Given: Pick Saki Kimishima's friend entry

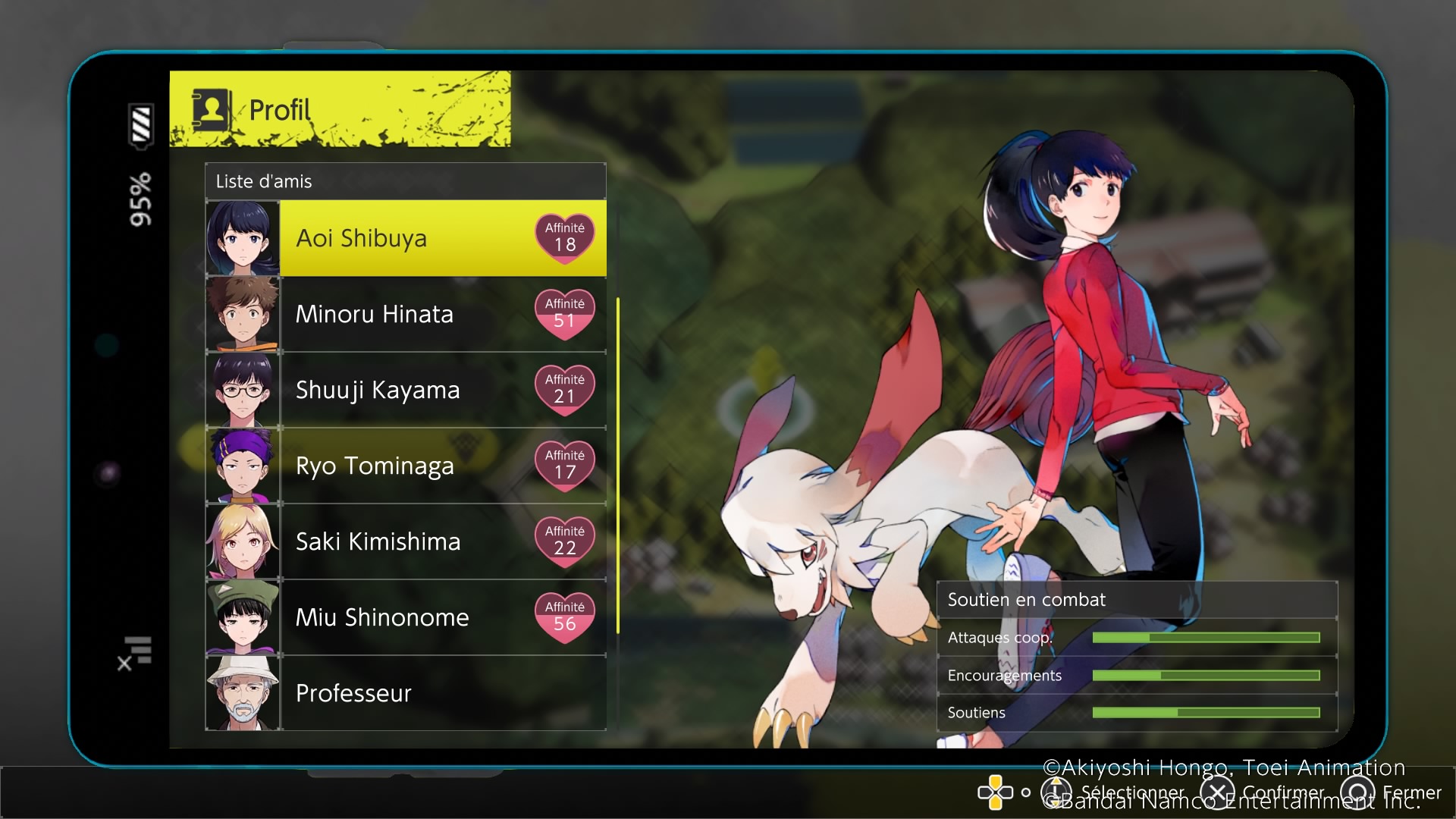Looking at the screenshot, I should pos(406,541).
